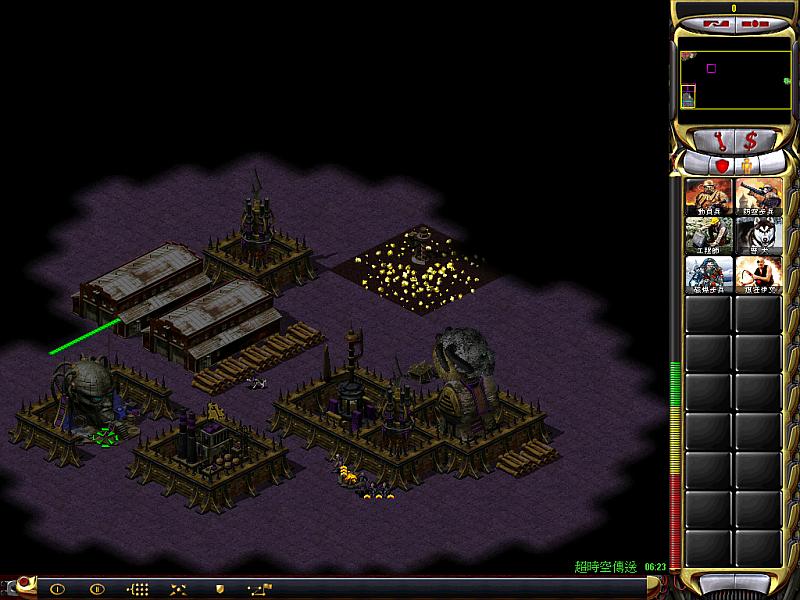
Task: Click the dotted-grid type select button
Action: point(139,589)
